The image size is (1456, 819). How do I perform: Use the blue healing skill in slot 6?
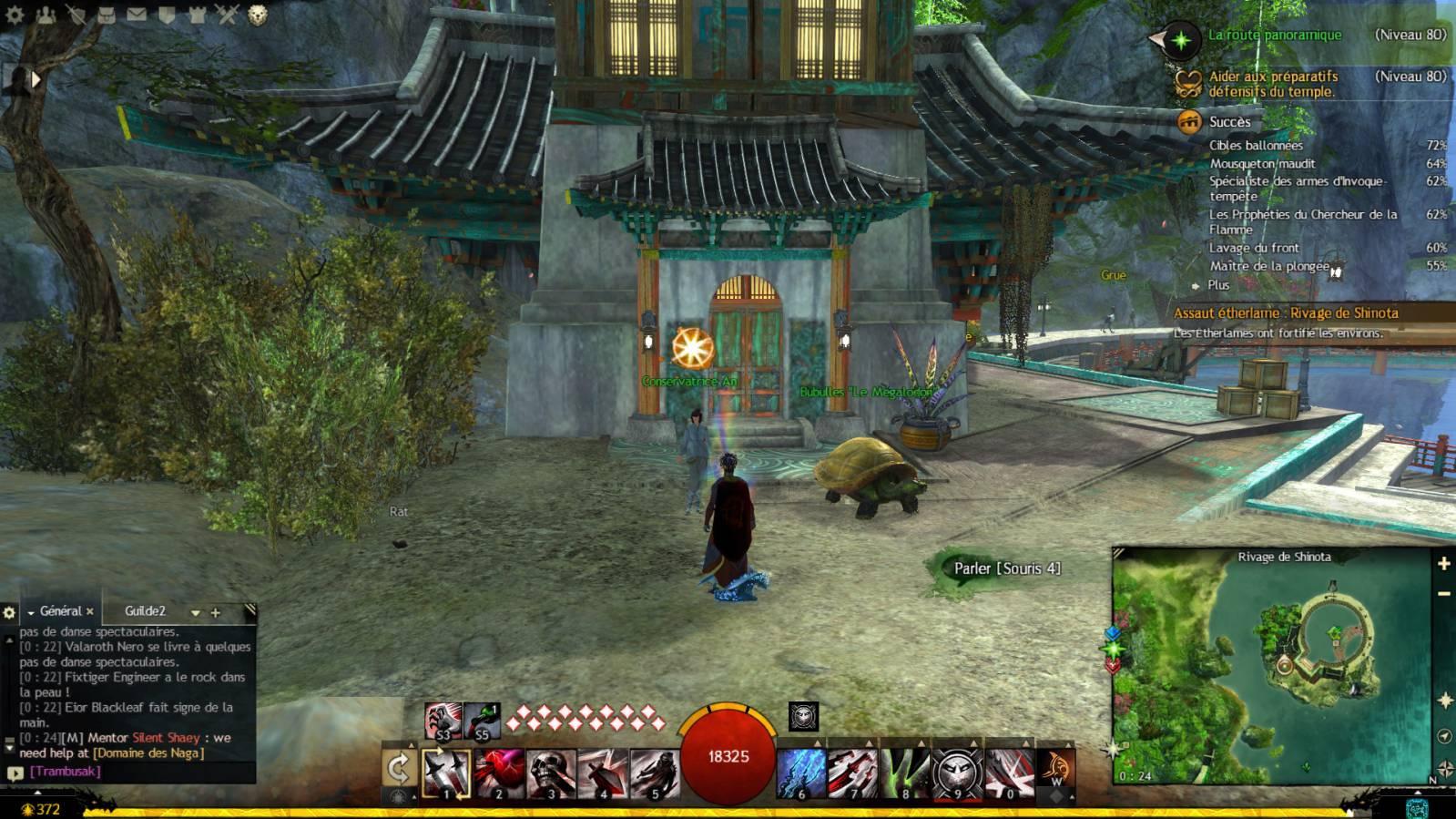click(x=801, y=773)
